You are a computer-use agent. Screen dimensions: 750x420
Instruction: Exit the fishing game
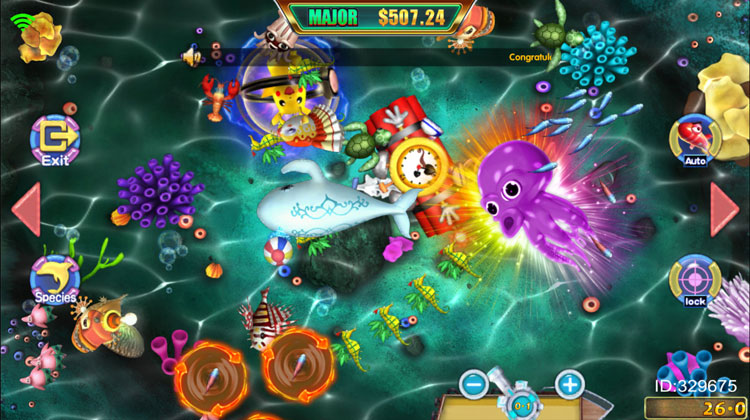53,139
